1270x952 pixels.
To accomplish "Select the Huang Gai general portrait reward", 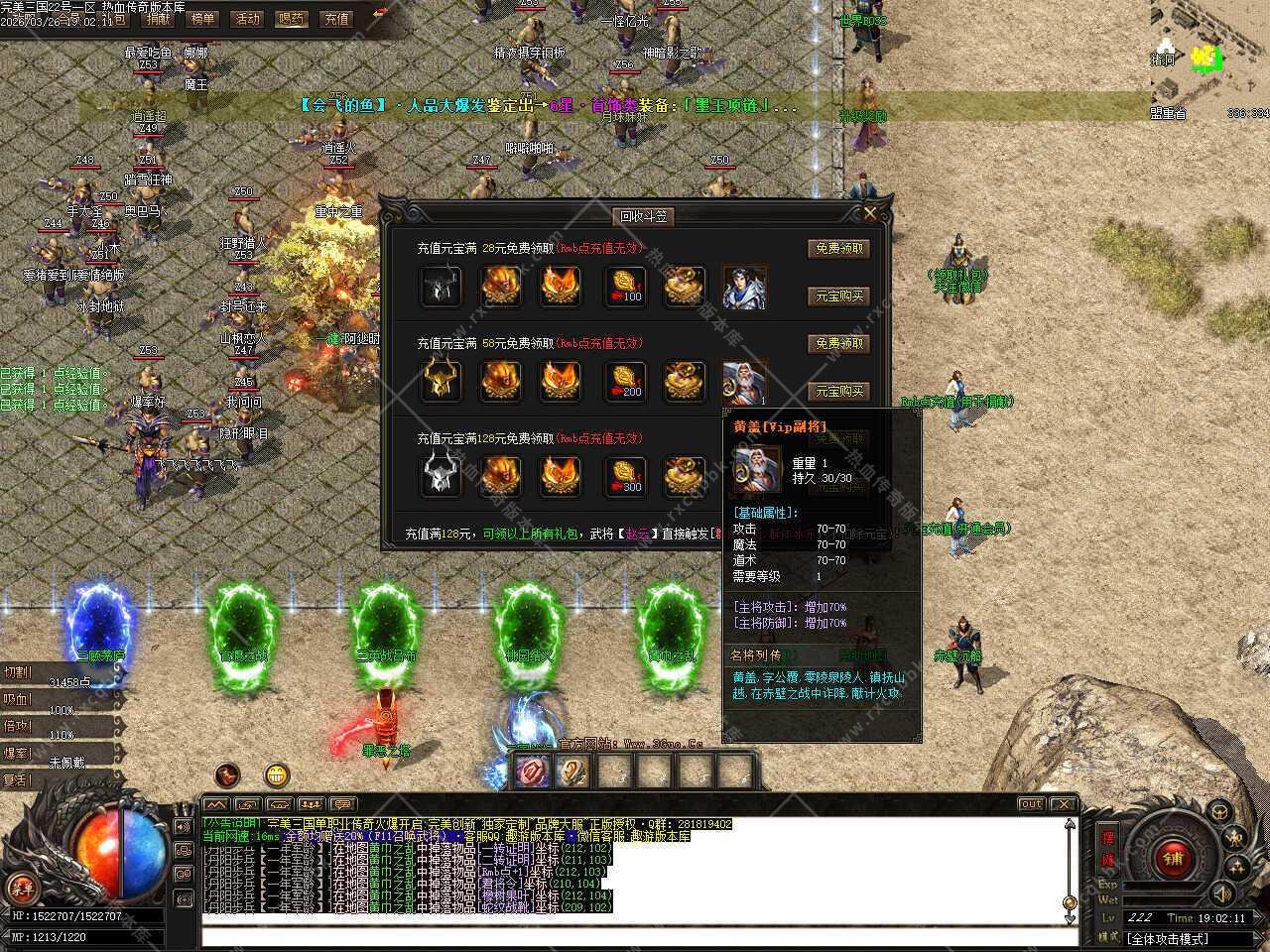I will click(743, 382).
